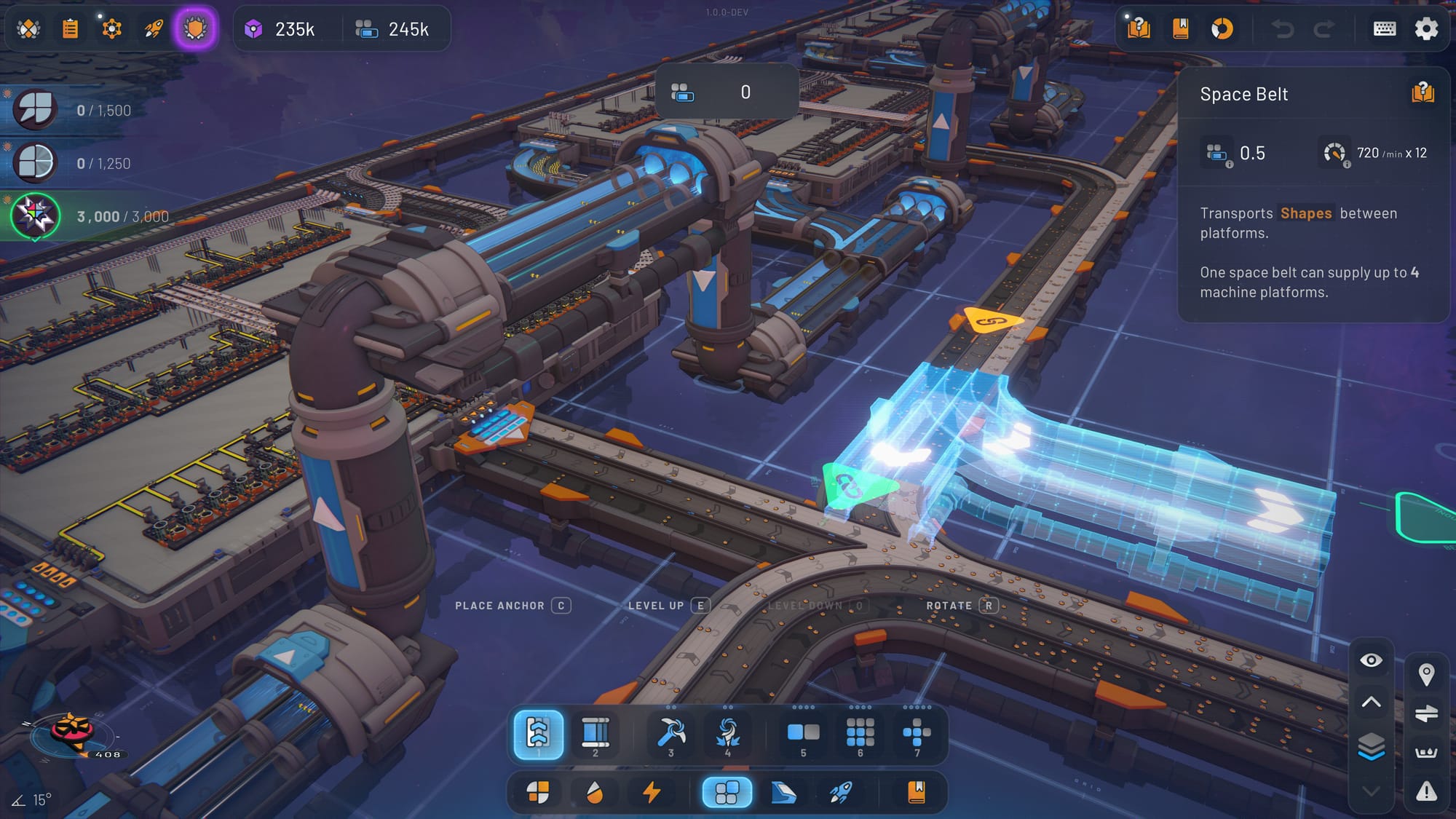
Task: Open the highlighted orange shield milestone button
Action: click(195, 29)
